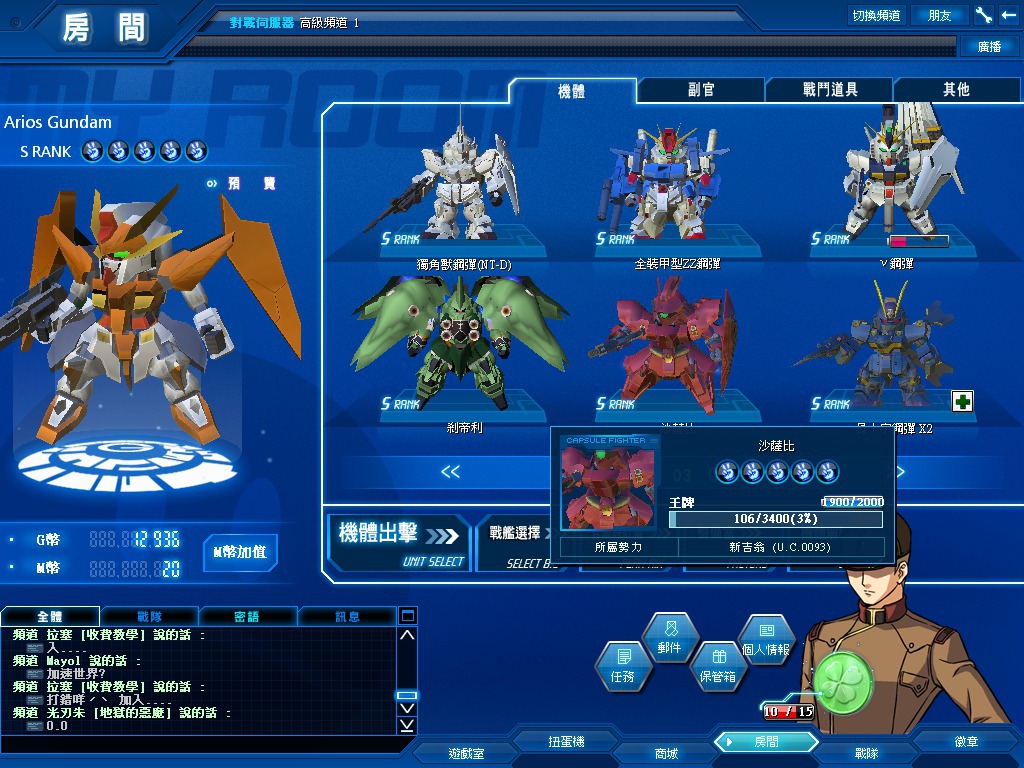Switch to the 副官 tab
This screenshot has height=768, width=1024.
(701, 90)
